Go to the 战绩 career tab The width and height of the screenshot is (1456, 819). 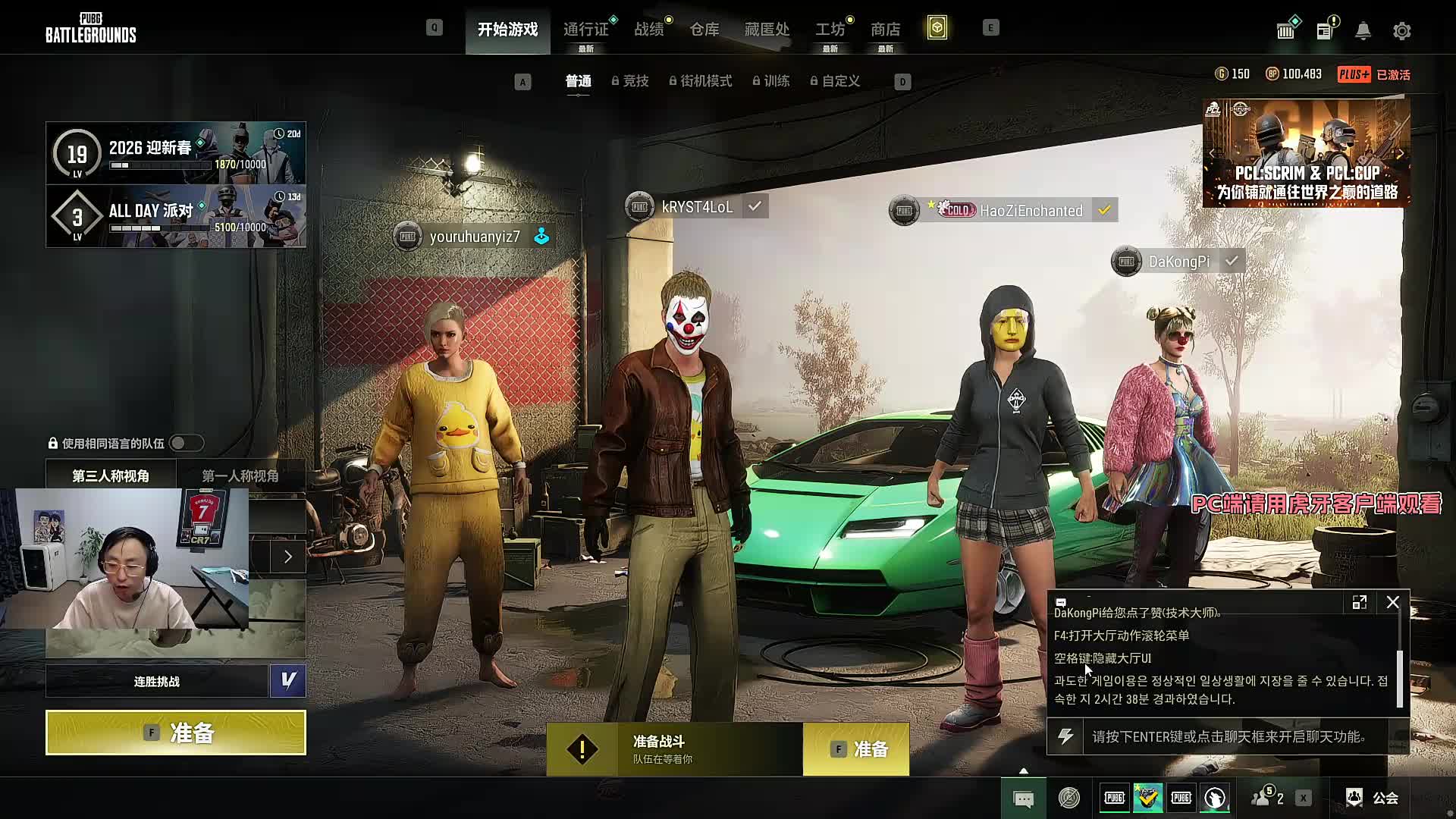pyautogui.click(x=649, y=30)
